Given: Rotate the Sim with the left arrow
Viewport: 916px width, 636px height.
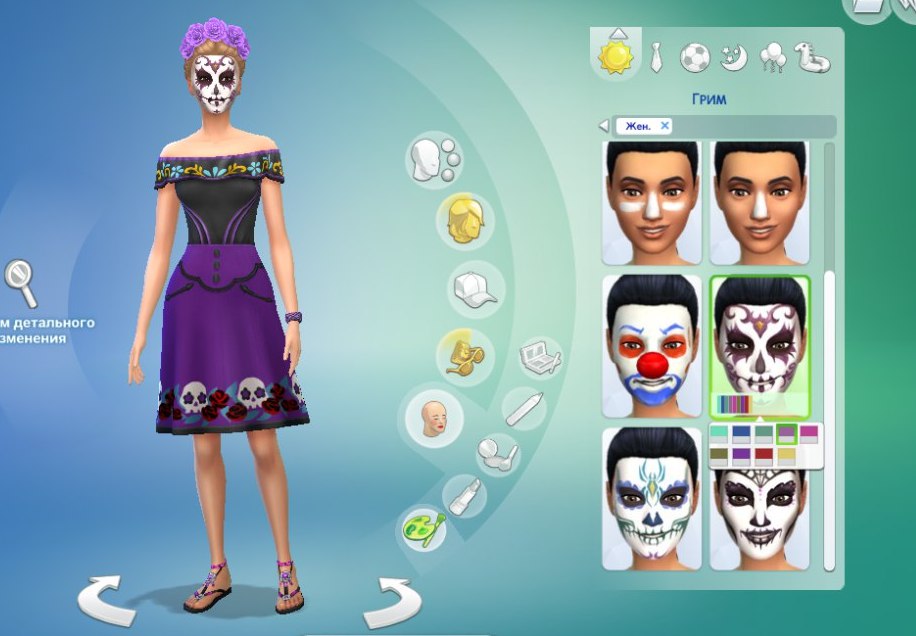Looking at the screenshot, I should pyautogui.click(x=106, y=601).
